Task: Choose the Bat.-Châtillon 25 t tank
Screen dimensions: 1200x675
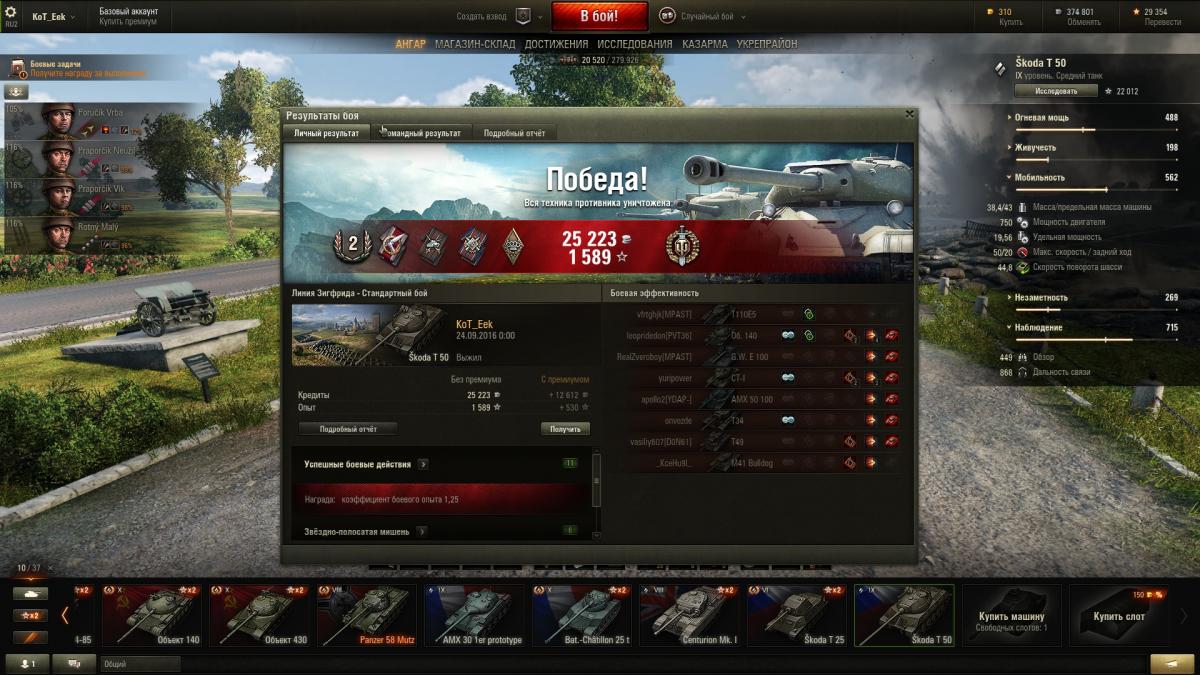Action: pyautogui.click(x=581, y=614)
